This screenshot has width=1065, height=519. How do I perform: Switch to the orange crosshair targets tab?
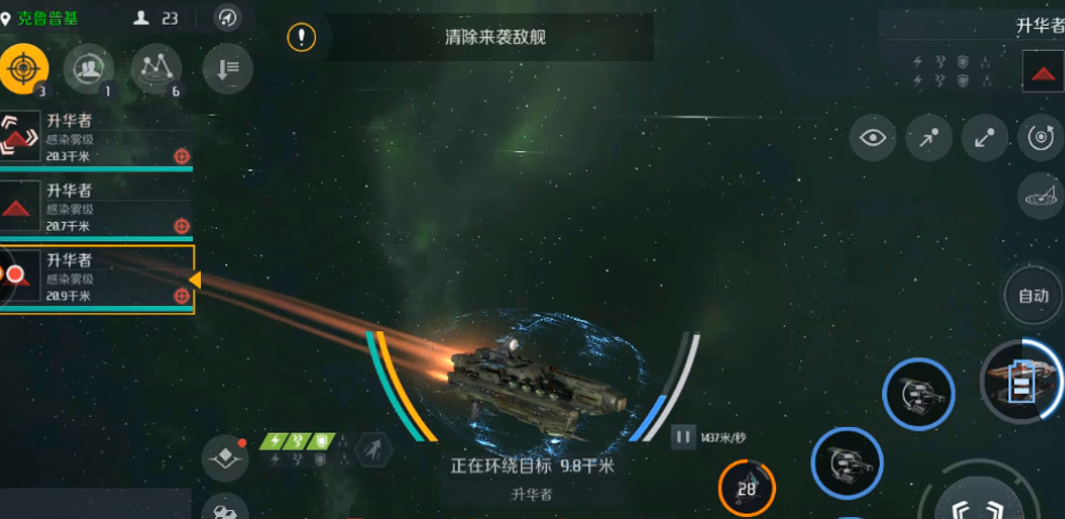tap(23, 69)
